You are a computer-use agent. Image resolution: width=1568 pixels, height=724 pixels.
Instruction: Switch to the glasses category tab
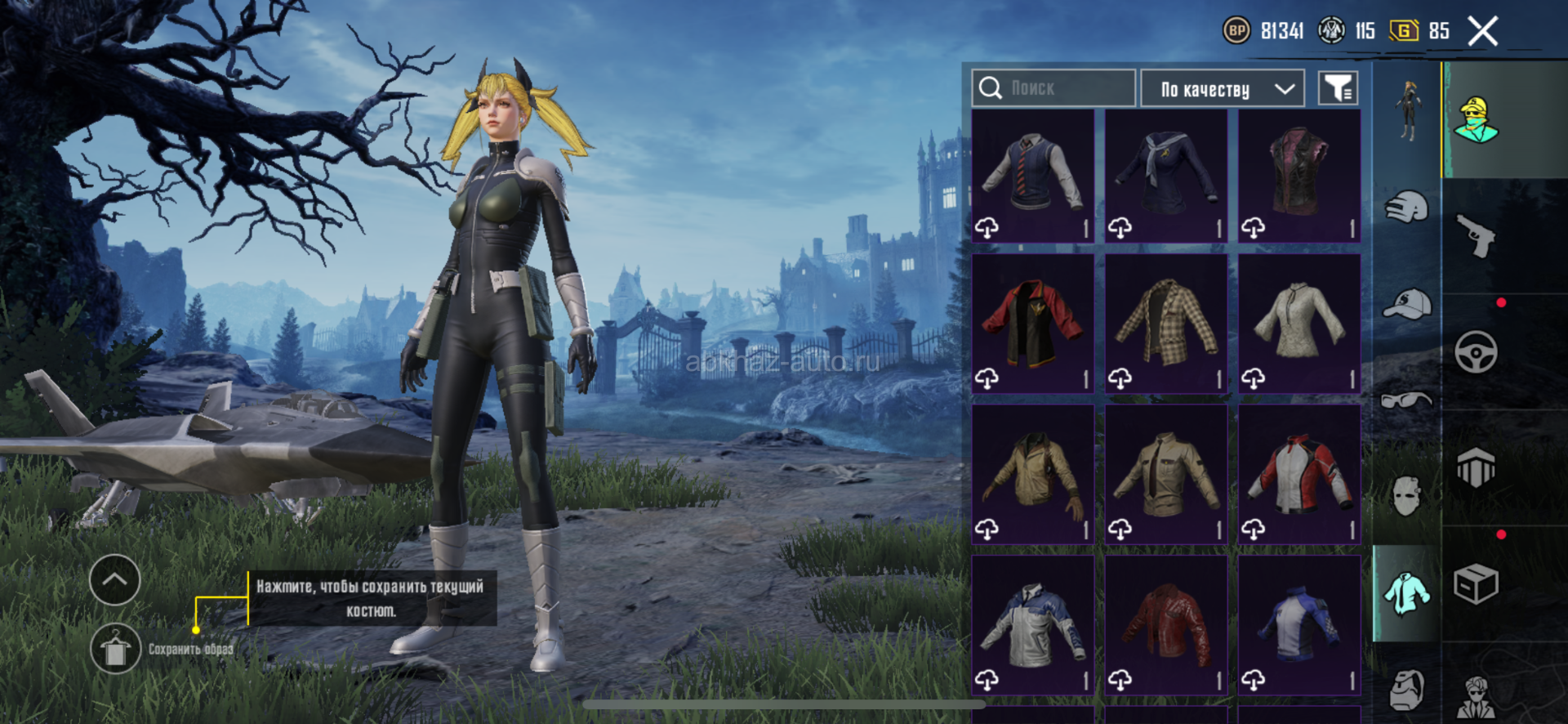coord(1406,400)
